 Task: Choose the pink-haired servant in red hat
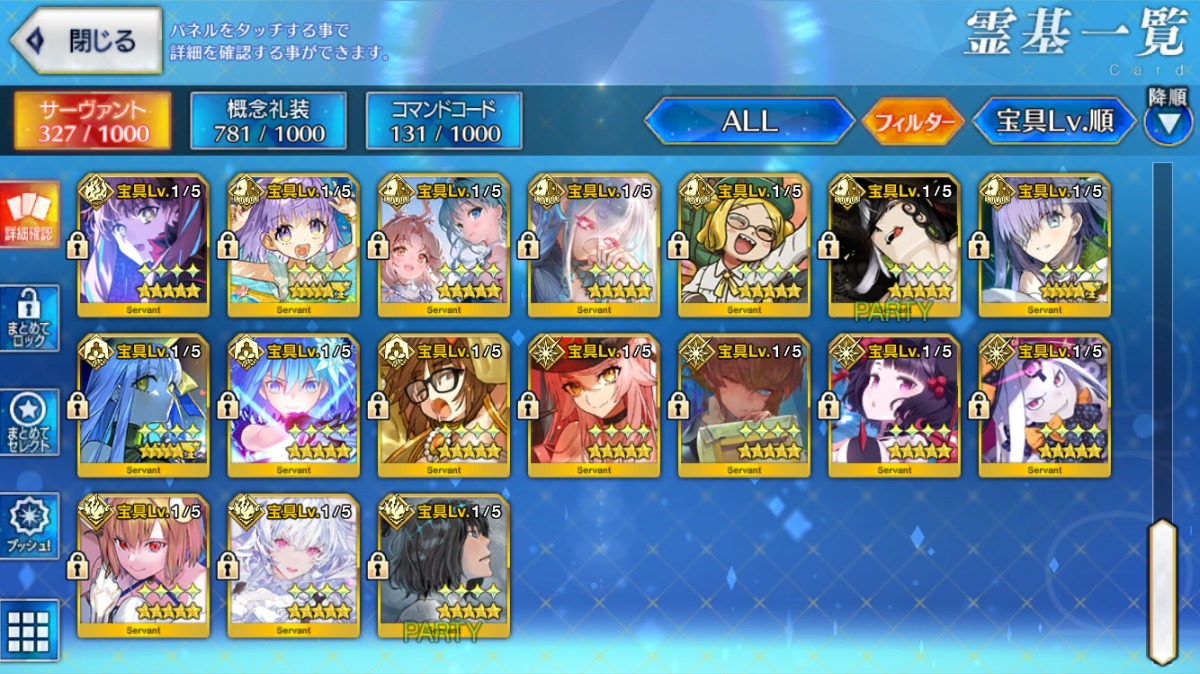(594, 404)
